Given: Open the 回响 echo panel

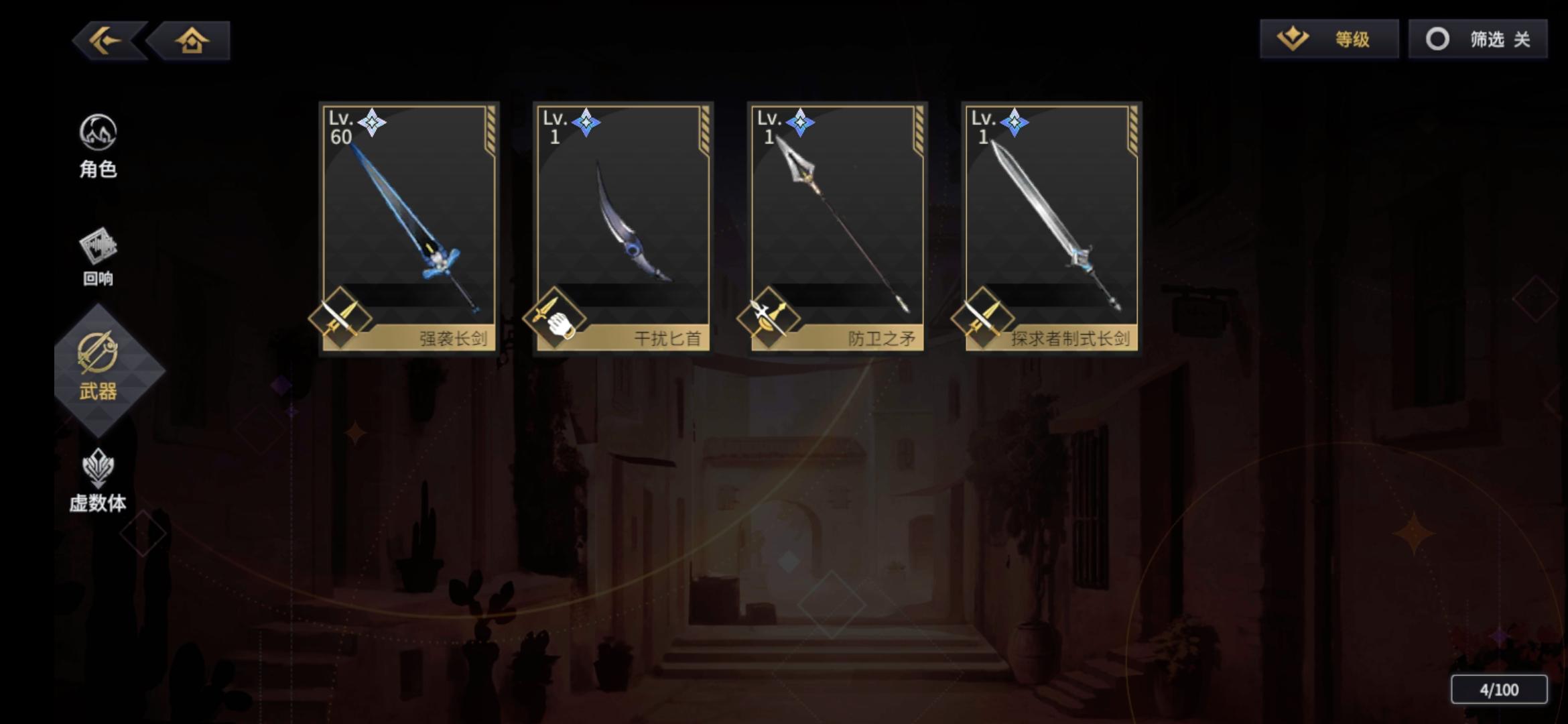Looking at the screenshot, I should (98, 255).
